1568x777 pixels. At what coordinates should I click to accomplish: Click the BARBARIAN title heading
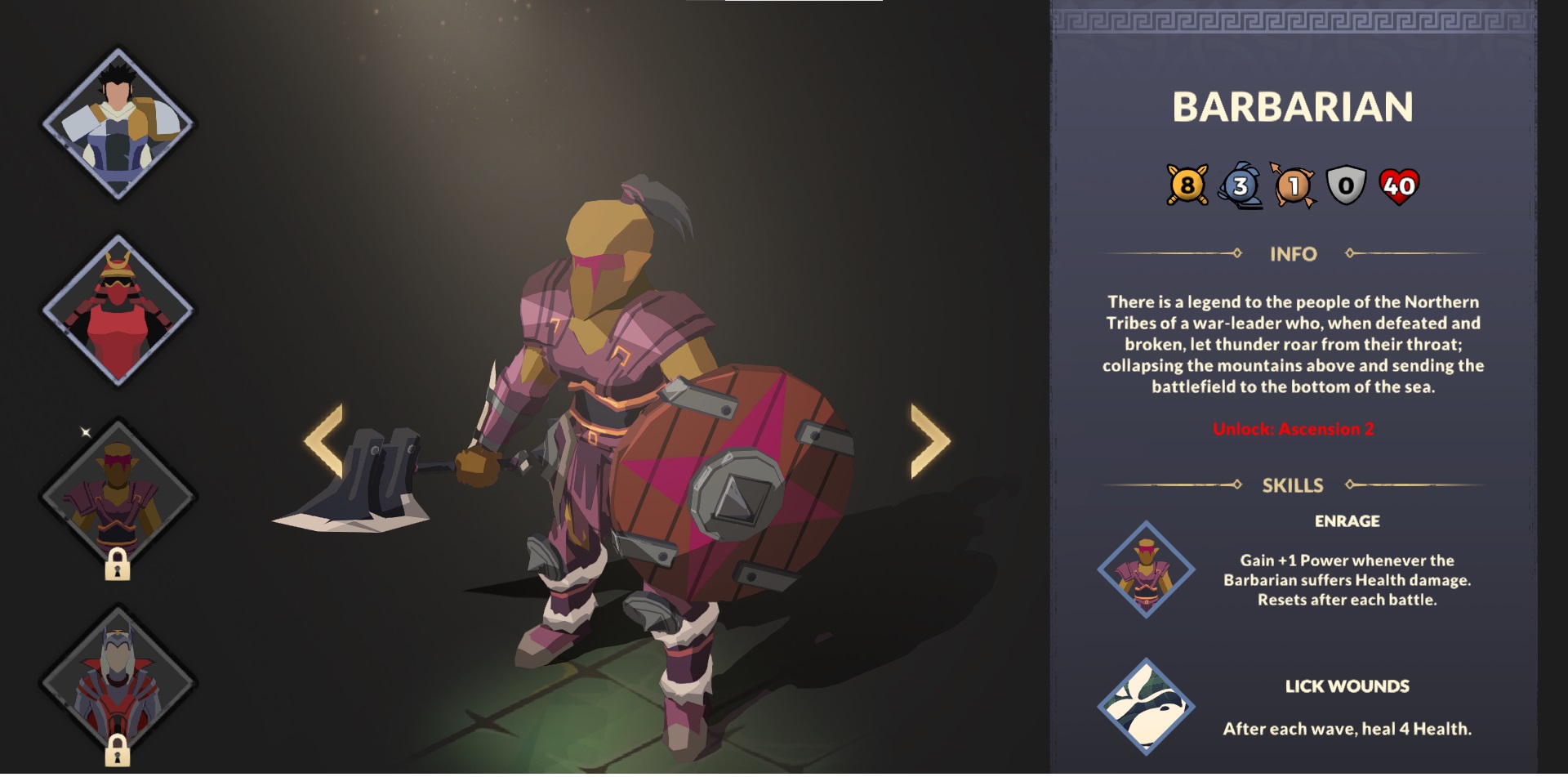pyautogui.click(x=1294, y=107)
